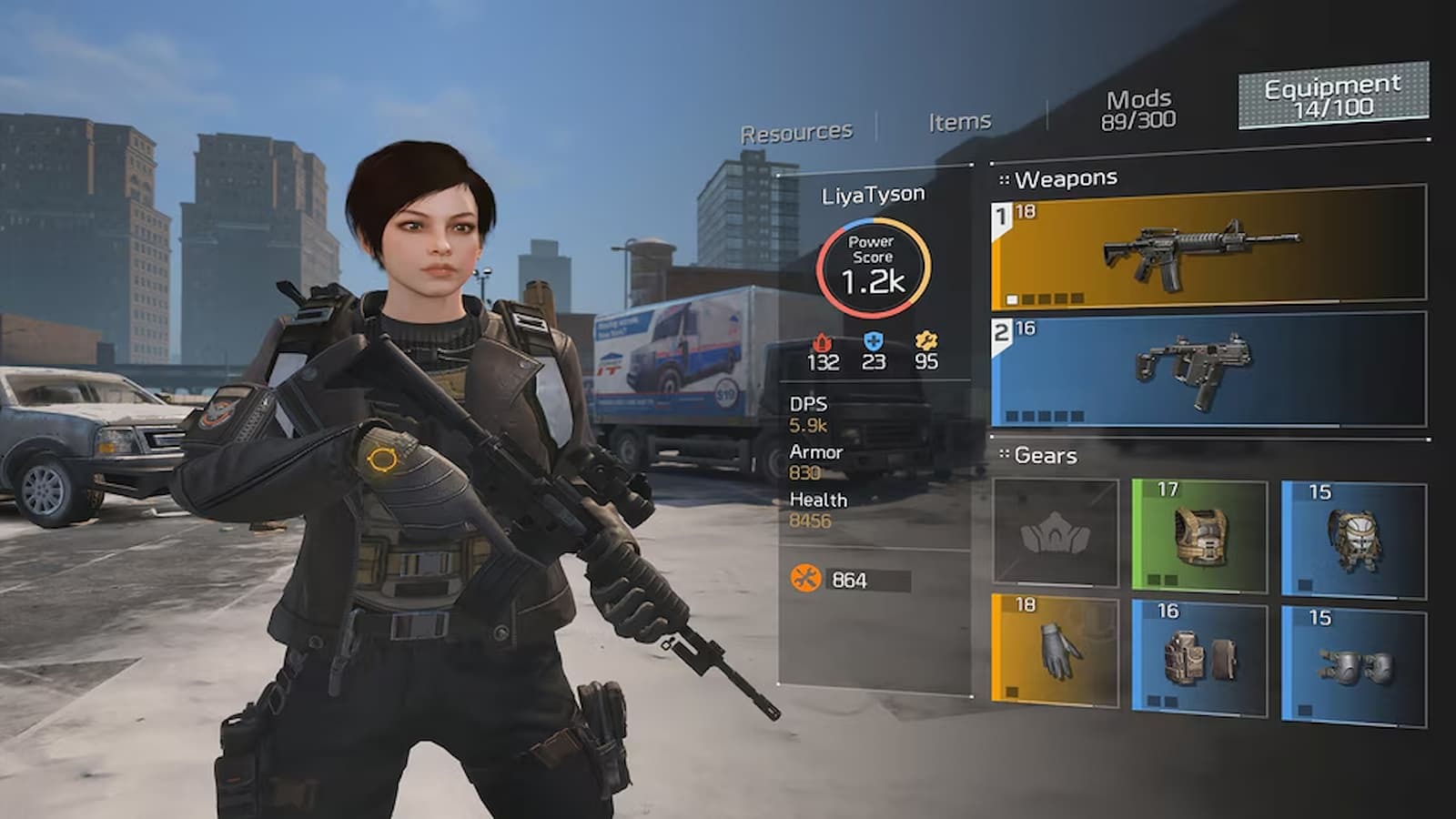1456x819 pixels.
Task: Click the damage stat flame icon
Action: (x=824, y=343)
